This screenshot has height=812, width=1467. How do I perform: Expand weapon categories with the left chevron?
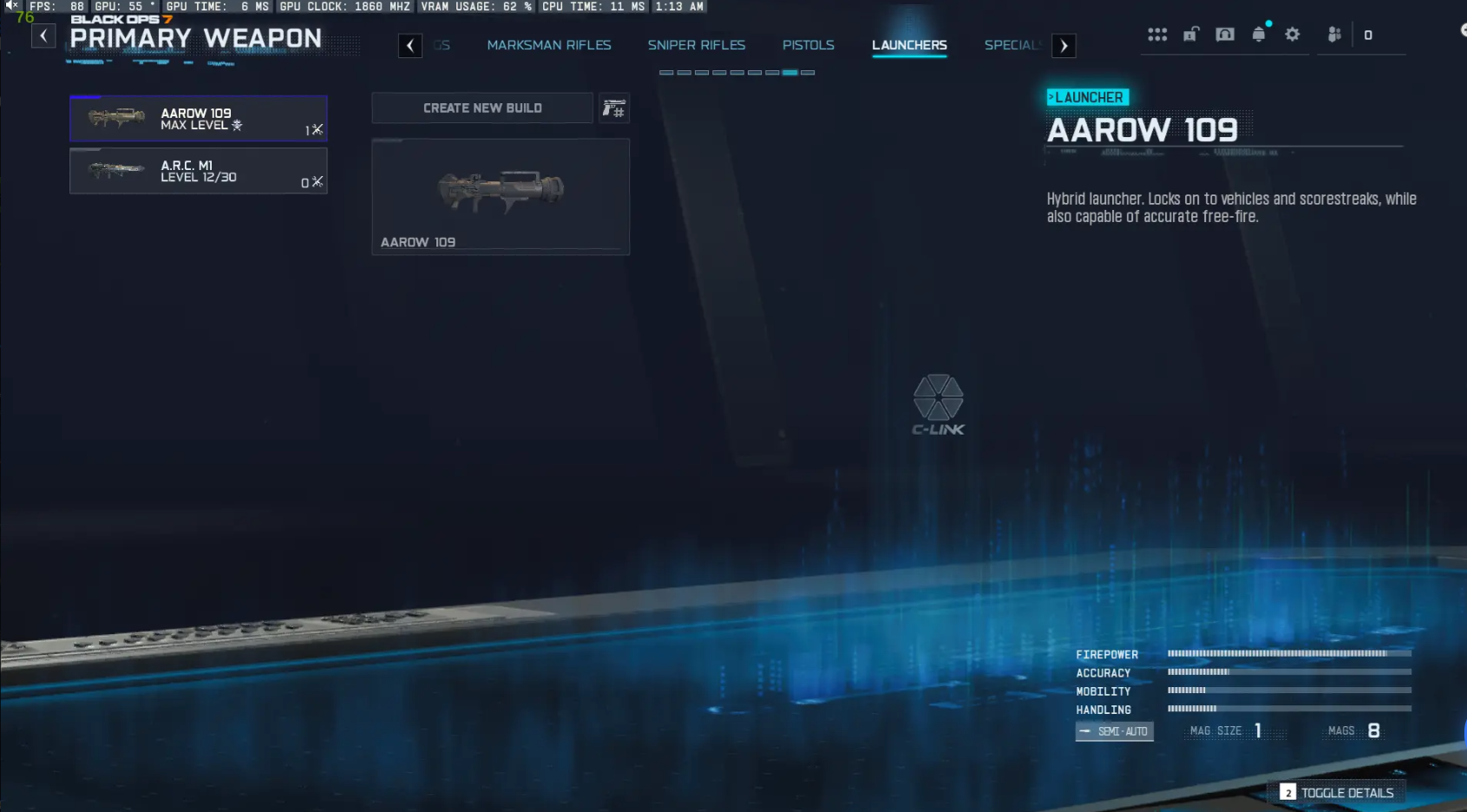pos(410,45)
